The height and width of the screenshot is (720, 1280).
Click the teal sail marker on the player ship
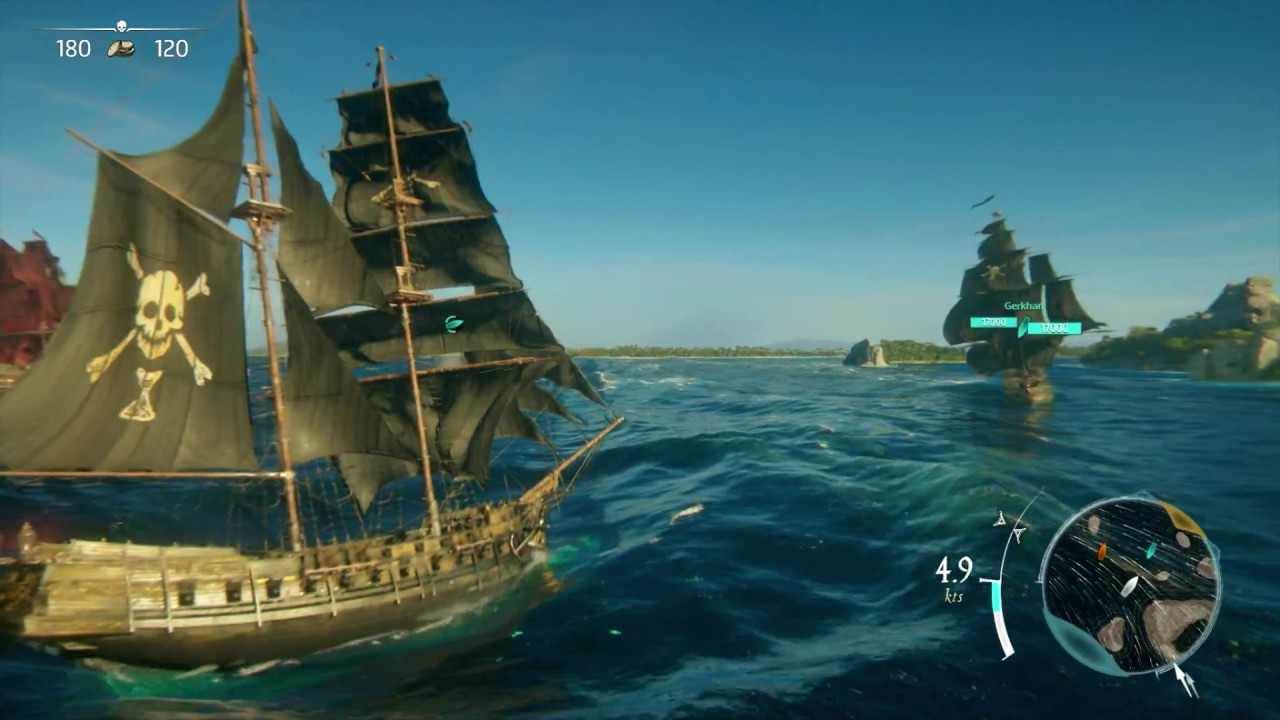pyautogui.click(x=453, y=326)
